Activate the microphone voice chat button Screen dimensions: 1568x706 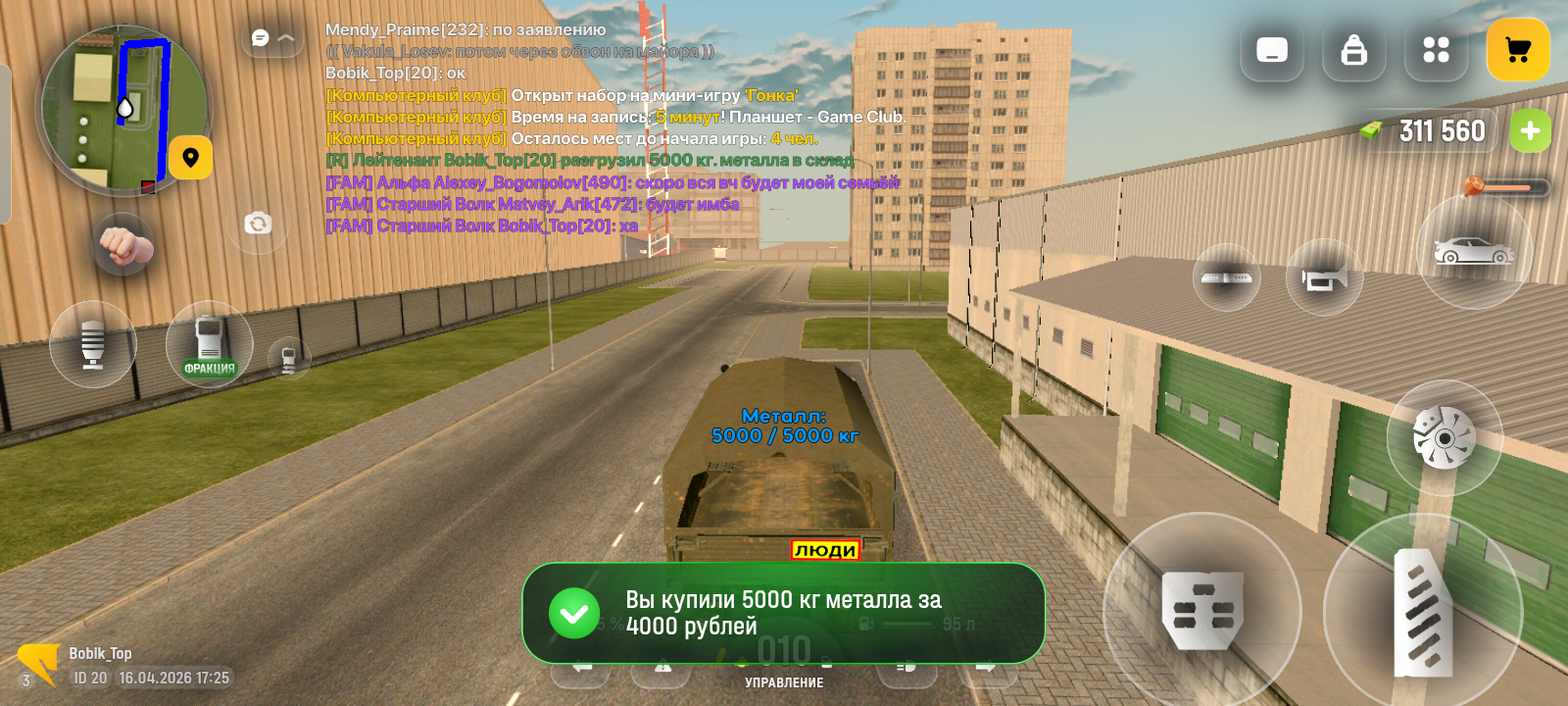pyautogui.click(x=93, y=344)
